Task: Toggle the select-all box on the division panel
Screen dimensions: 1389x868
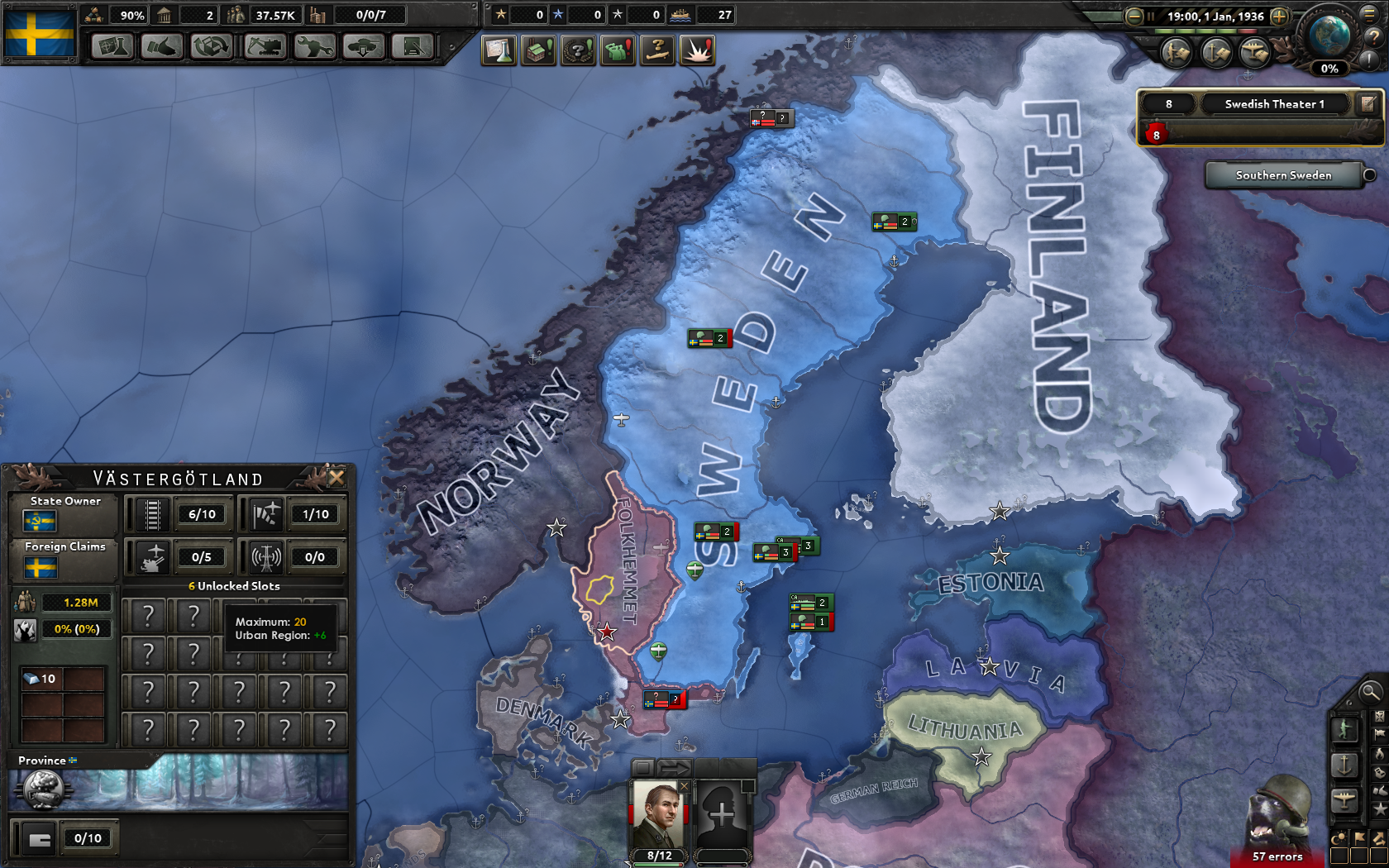Action: click(x=642, y=768)
